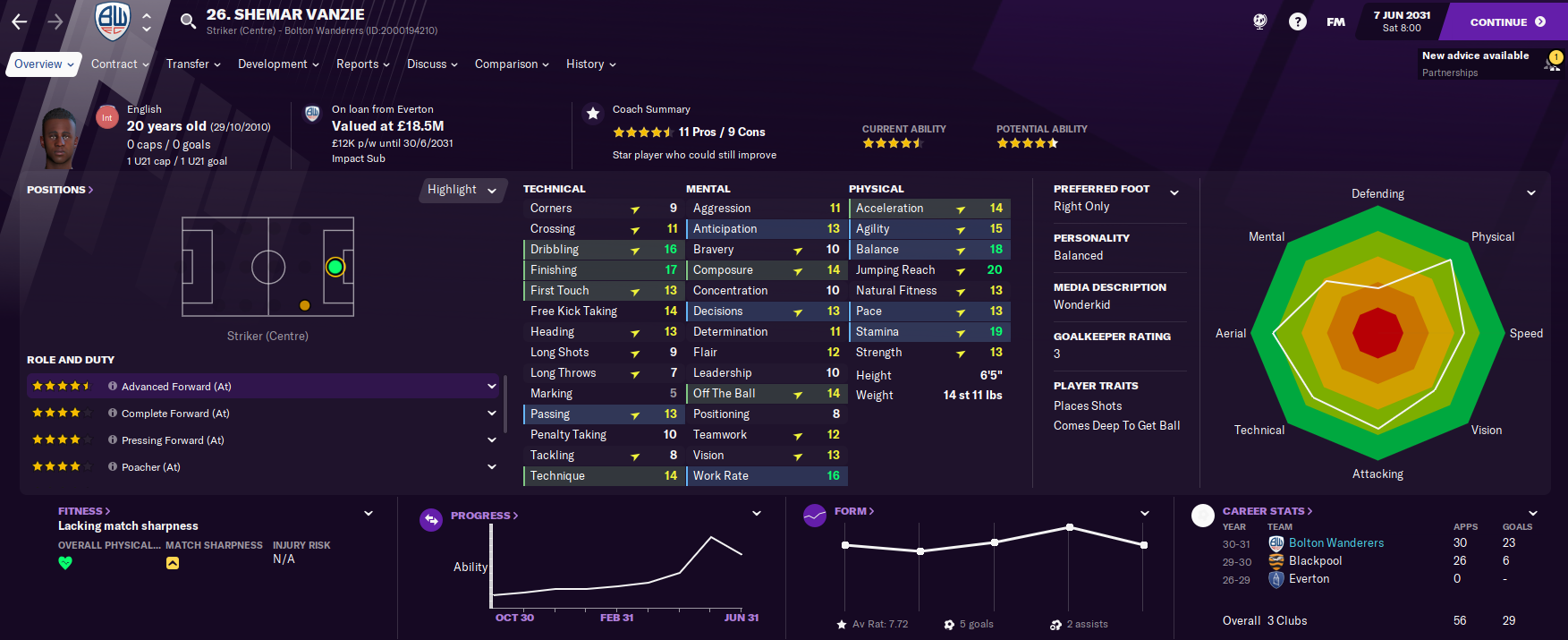The height and width of the screenshot is (640, 1568).
Task: Open the Bolton Wanderers career row link
Action: (x=1335, y=543)
